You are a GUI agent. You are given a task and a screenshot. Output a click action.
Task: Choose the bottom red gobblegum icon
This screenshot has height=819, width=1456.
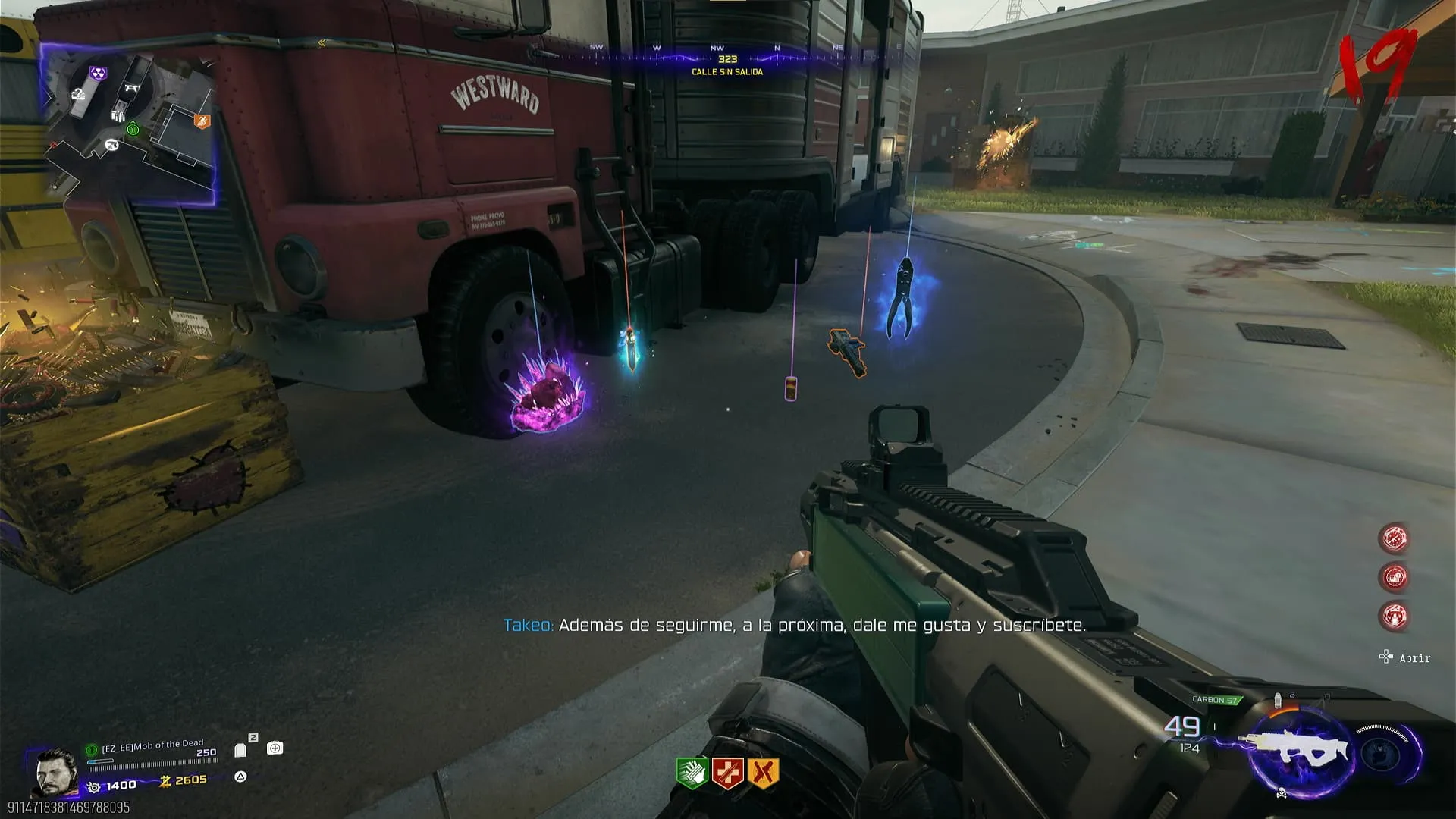click(1394, 616)
